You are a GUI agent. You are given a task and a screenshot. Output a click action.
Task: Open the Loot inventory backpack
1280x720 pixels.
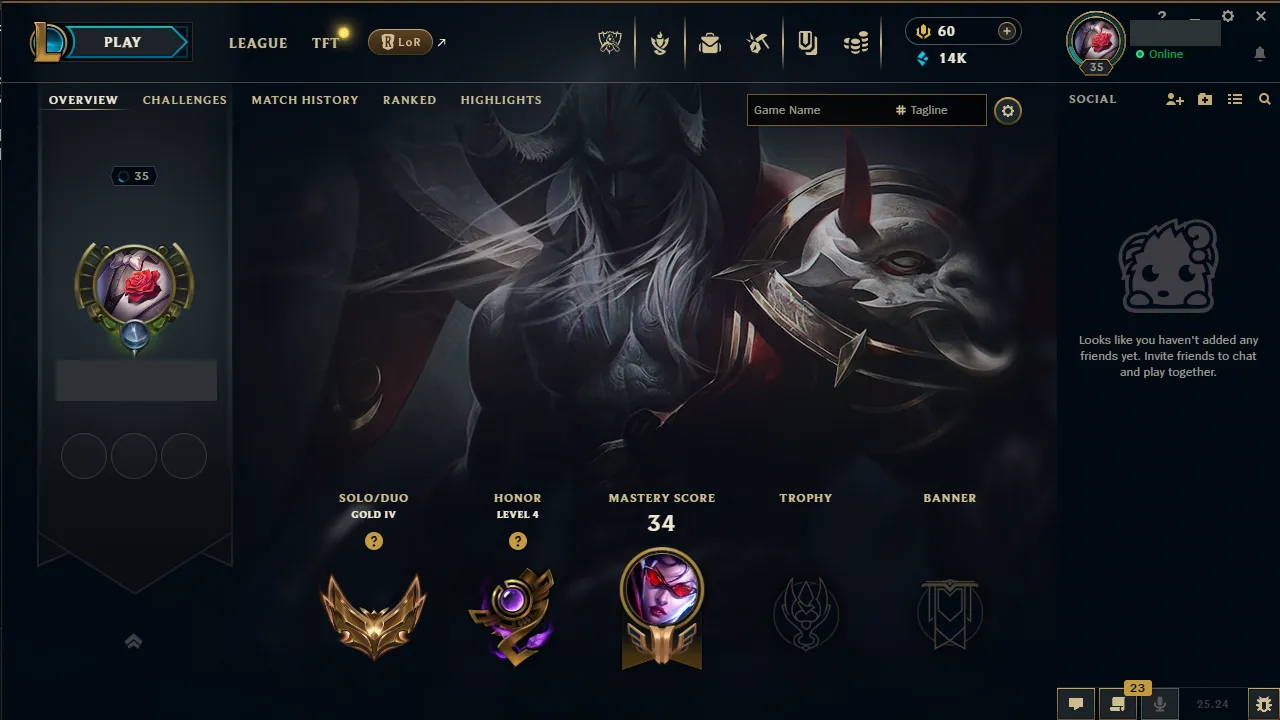[x=710, y=42]
